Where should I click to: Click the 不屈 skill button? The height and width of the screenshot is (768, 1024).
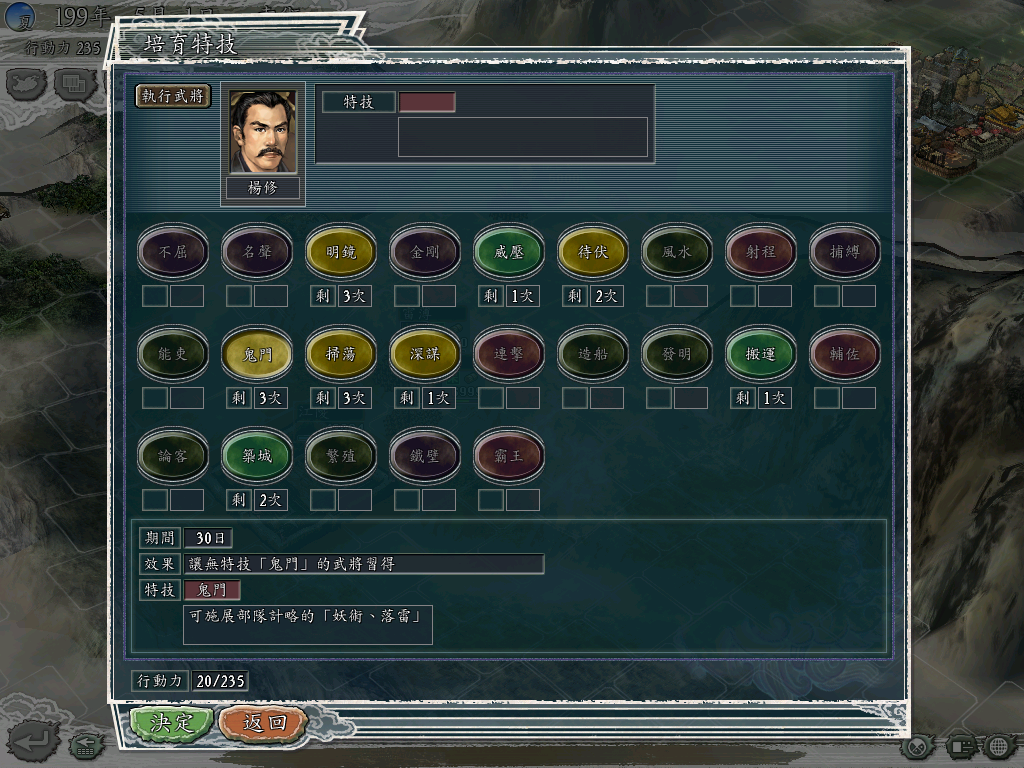(173, 252)
